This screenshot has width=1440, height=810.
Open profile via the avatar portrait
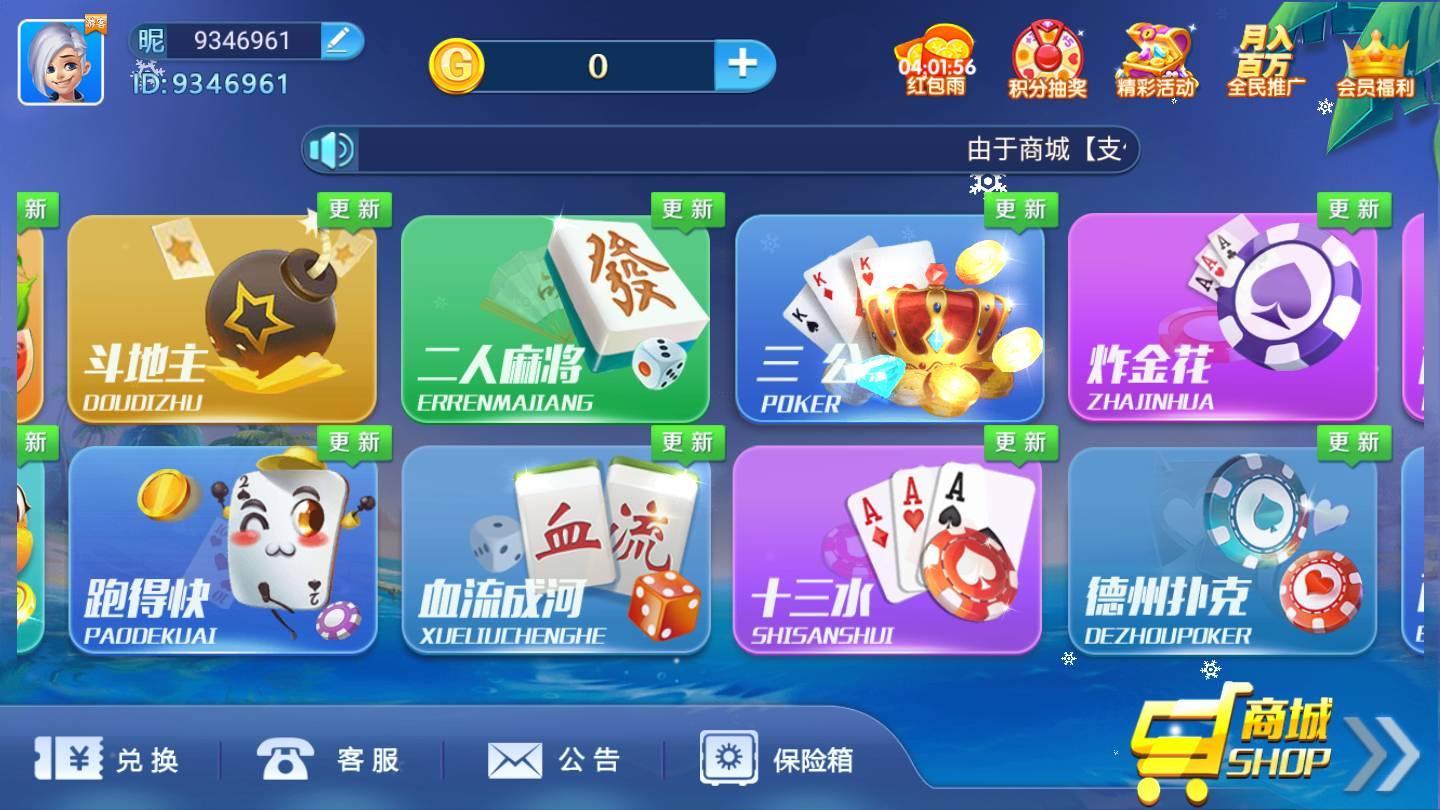(60, 62)
